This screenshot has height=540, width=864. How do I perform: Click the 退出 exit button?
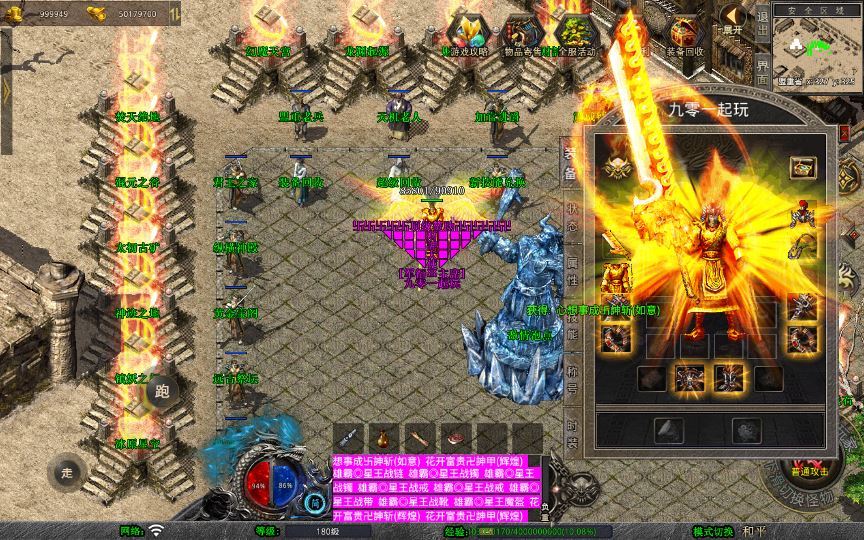coord(762,24)
